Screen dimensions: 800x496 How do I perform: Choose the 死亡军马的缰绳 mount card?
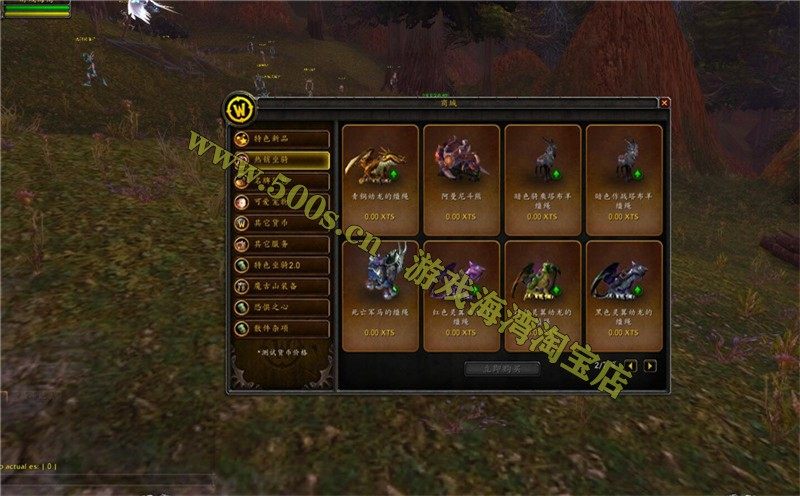tap(380, 296)
